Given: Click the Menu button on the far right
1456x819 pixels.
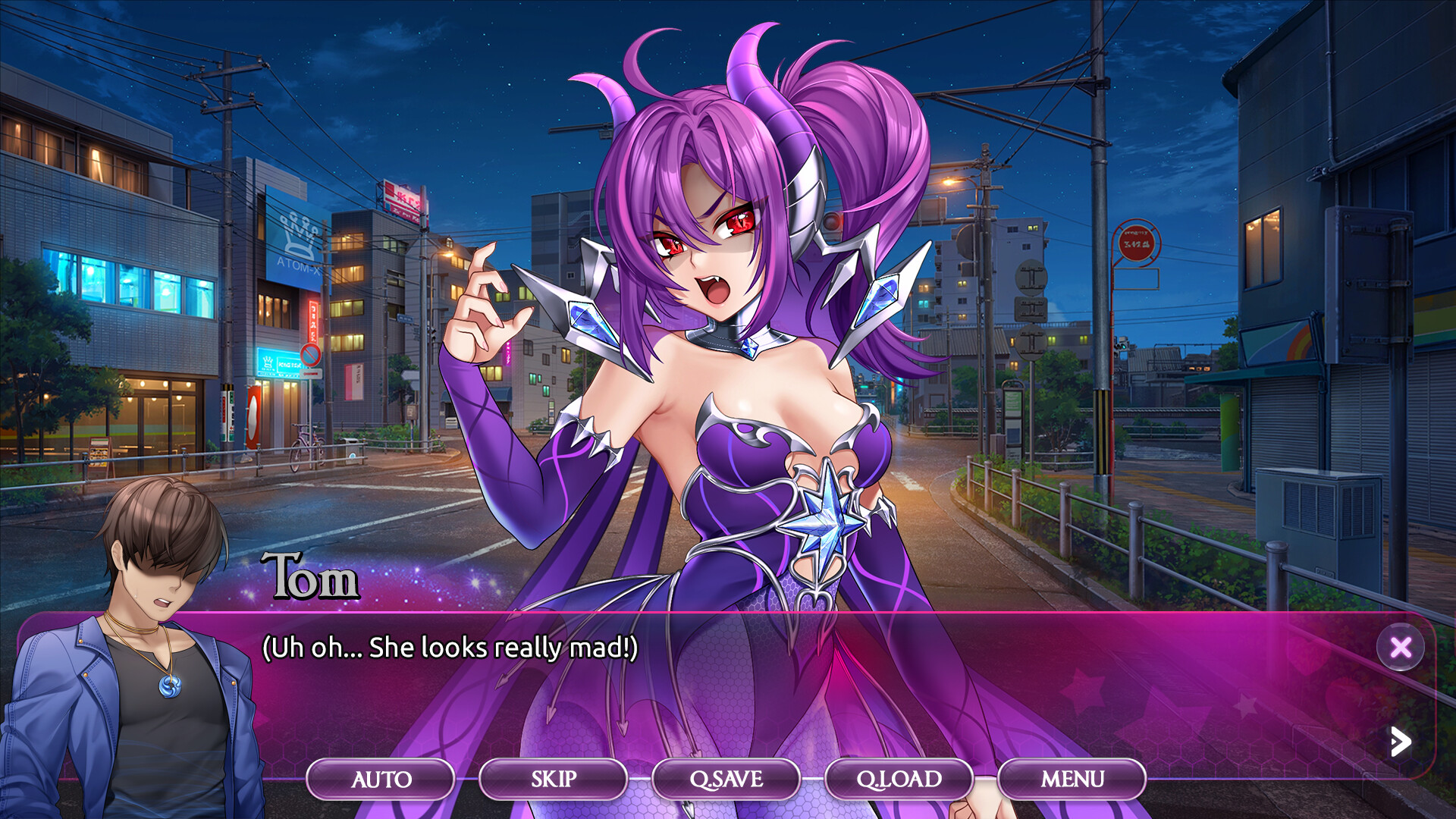Looking at the screenshot, I should [x=1072, y=779].
